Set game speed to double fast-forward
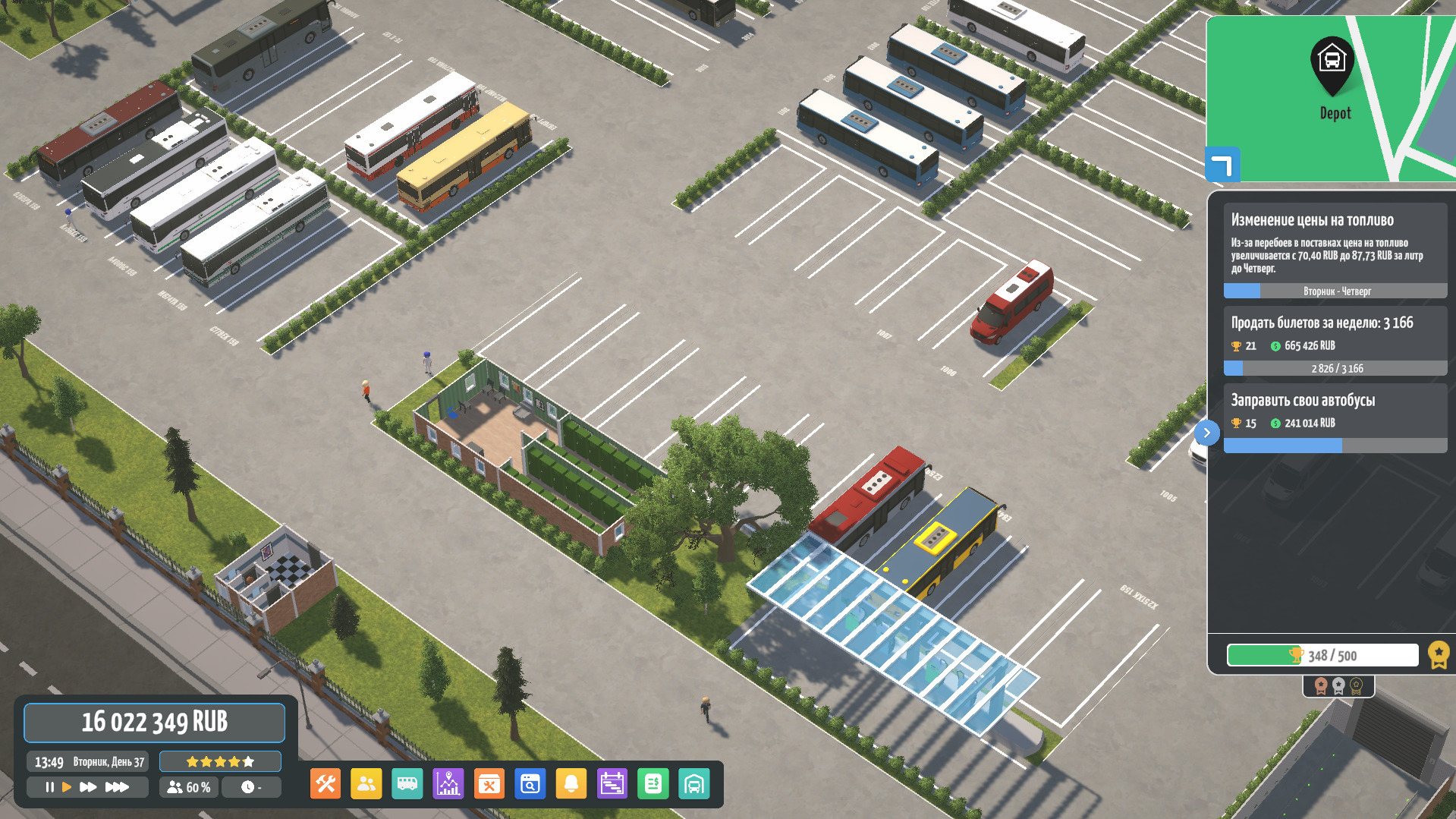Viewport: 1456px width, 819px height. [x=88, y=787]
